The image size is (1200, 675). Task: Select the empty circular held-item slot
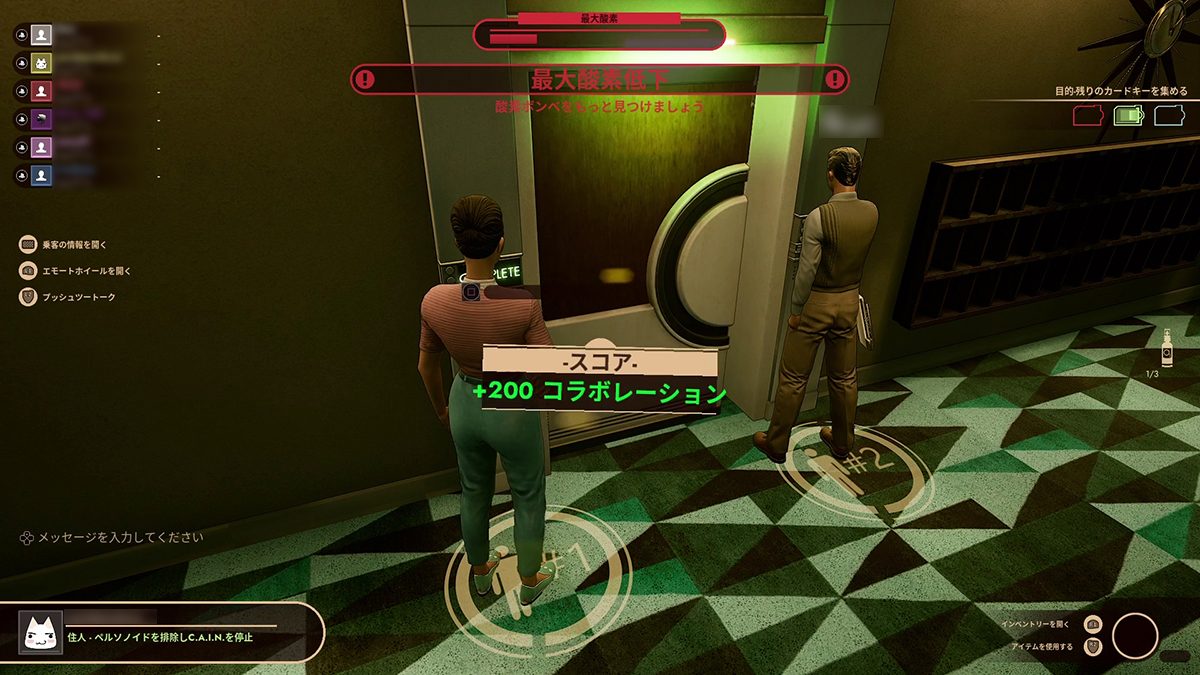(1135, 636)
